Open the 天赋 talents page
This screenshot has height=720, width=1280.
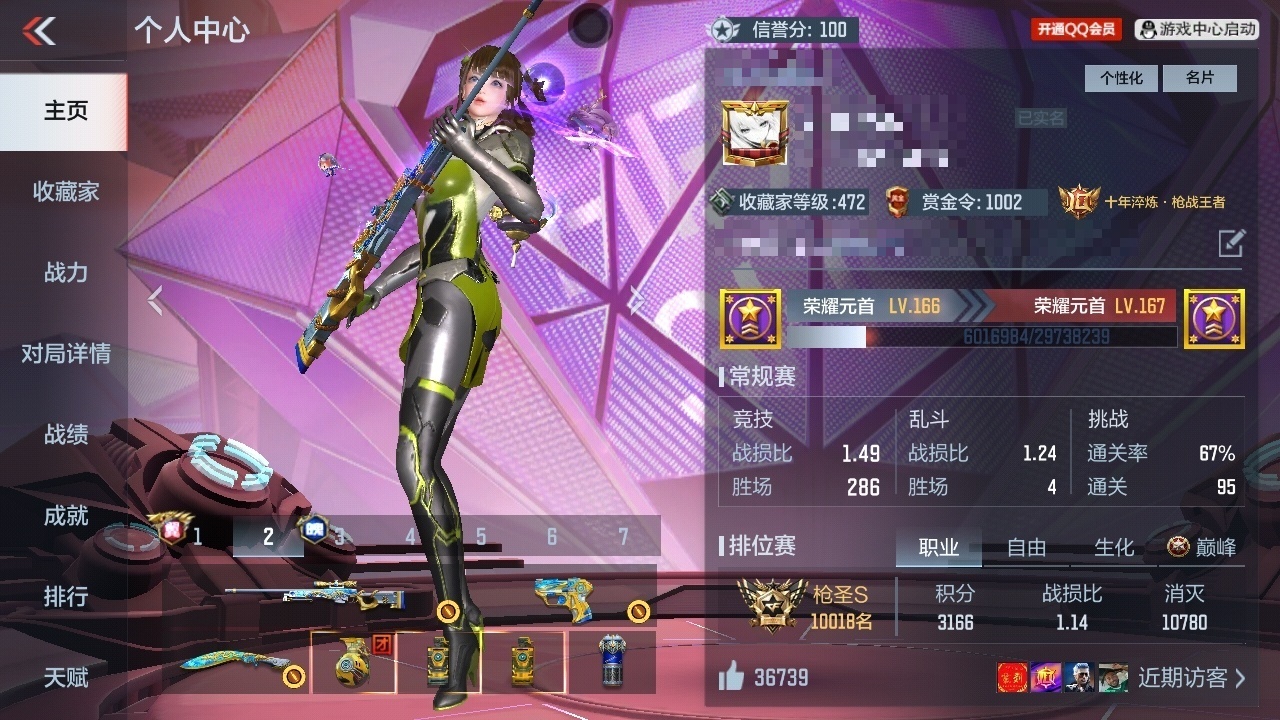tap(65, 678)
